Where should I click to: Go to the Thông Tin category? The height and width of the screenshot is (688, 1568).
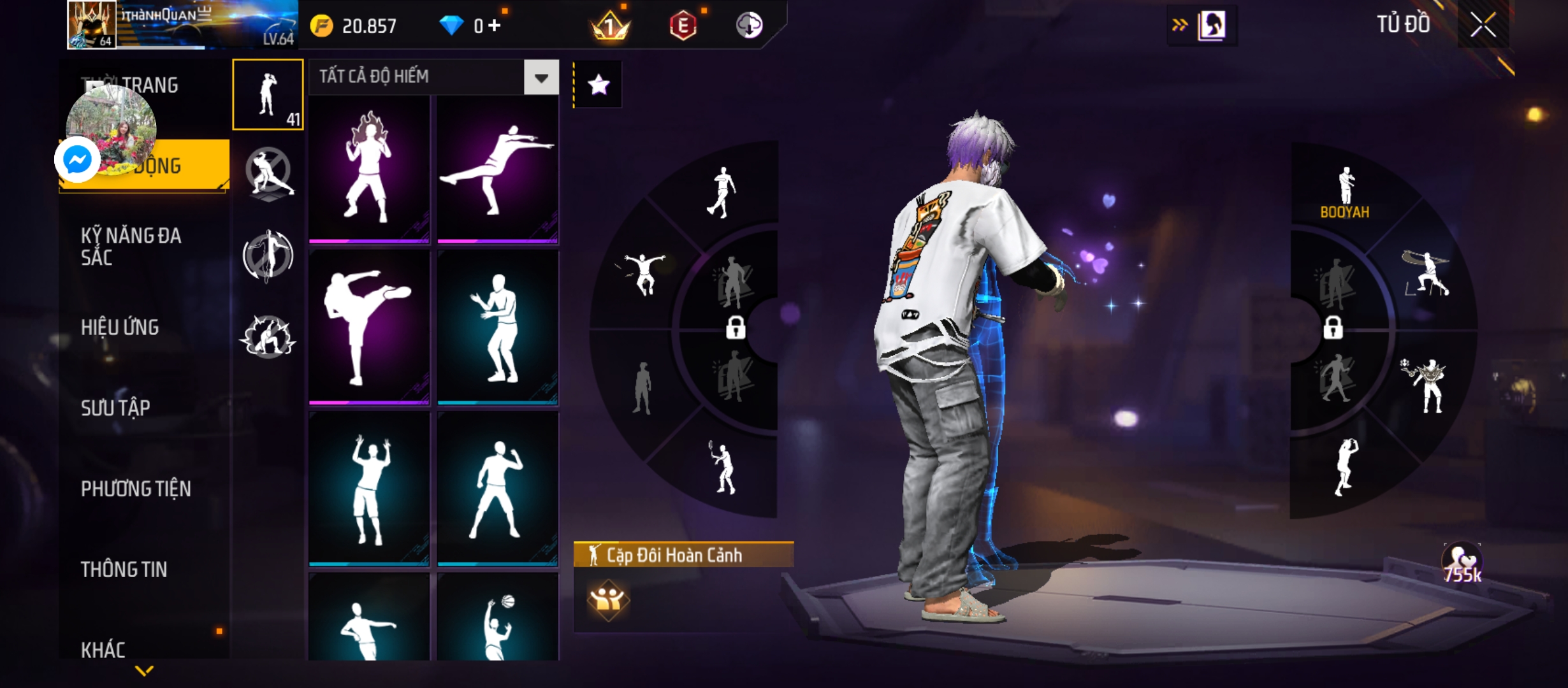tap(124, 570)
